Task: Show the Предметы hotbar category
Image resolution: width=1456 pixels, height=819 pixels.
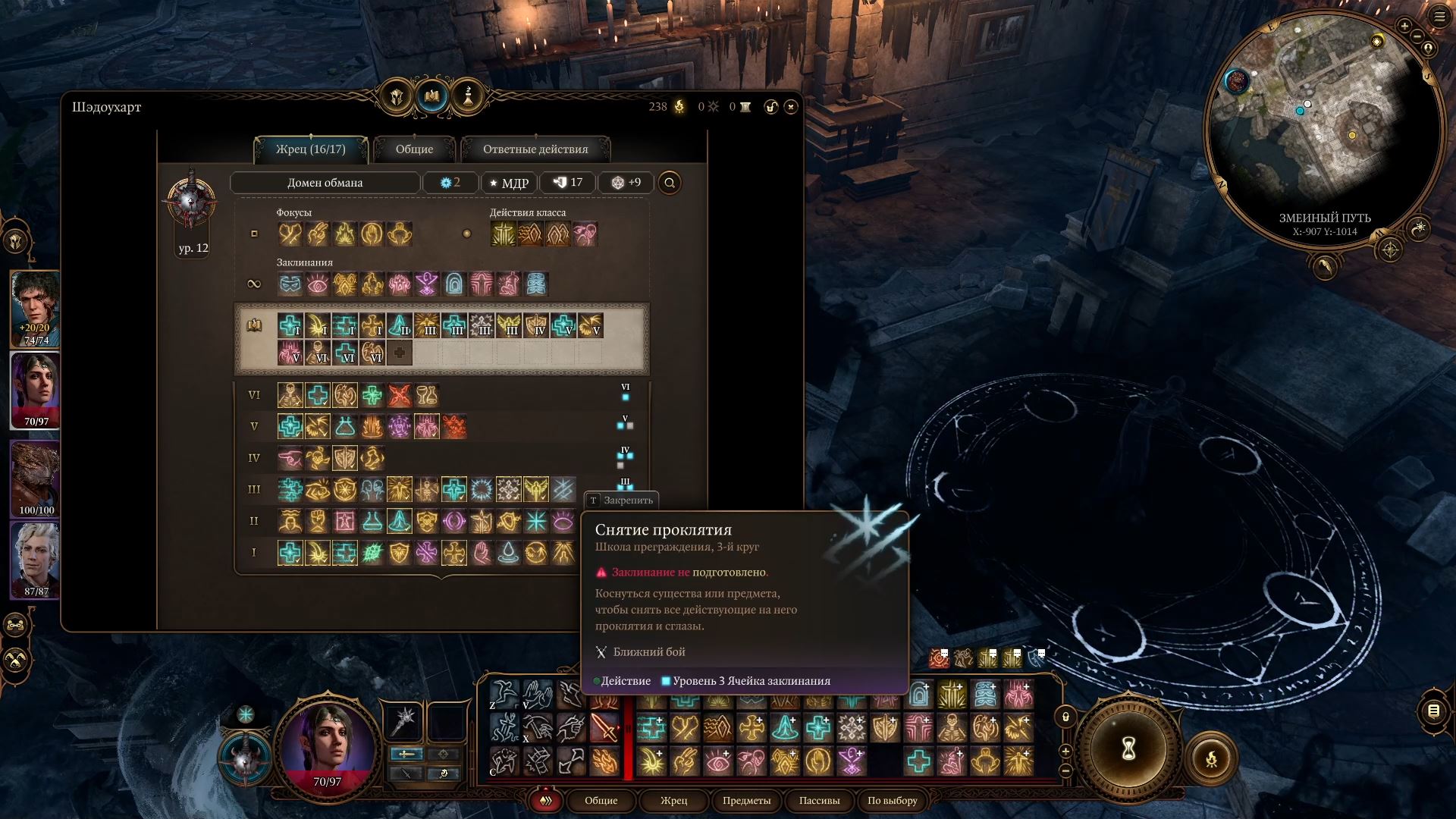Action: [x=746, y=801]
